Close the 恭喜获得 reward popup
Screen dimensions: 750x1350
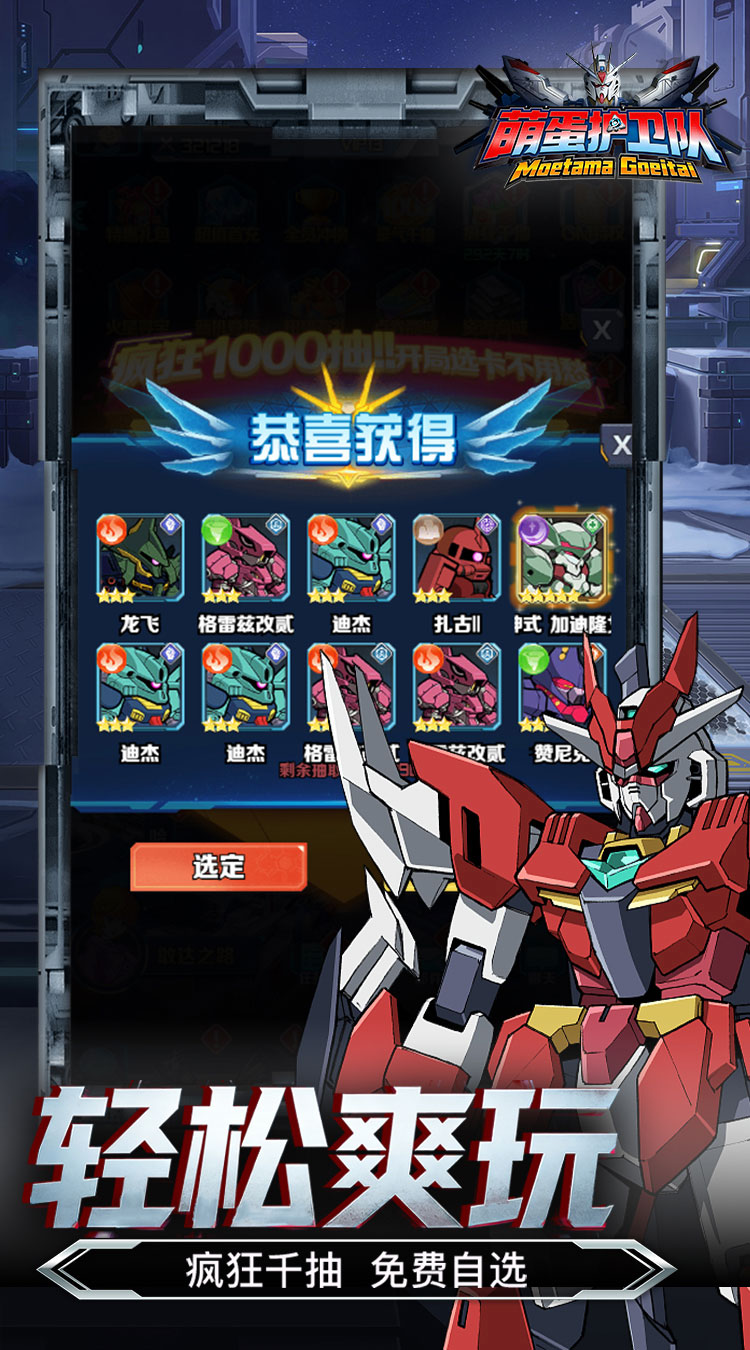[621, 444]
